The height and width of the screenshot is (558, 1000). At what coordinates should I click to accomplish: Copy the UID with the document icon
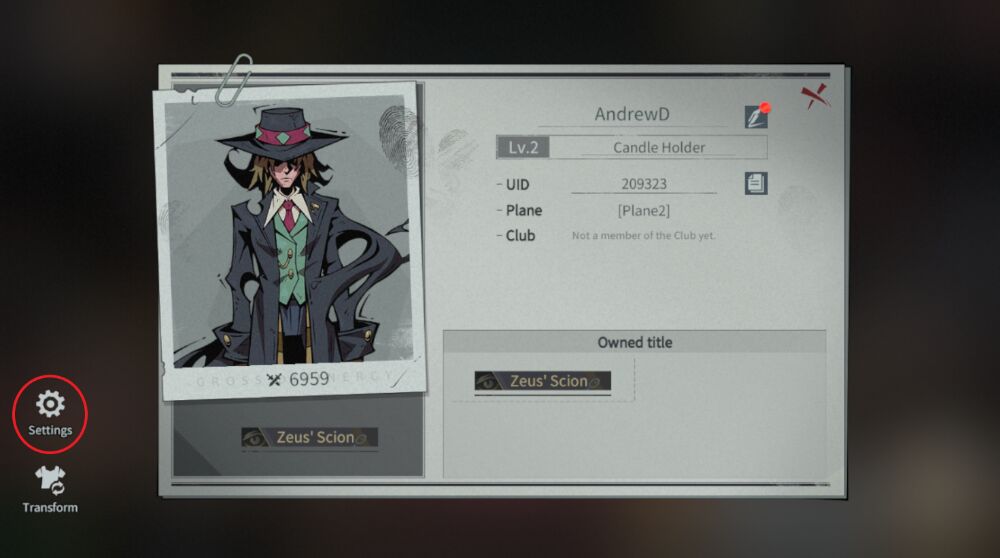coord(756,183)
